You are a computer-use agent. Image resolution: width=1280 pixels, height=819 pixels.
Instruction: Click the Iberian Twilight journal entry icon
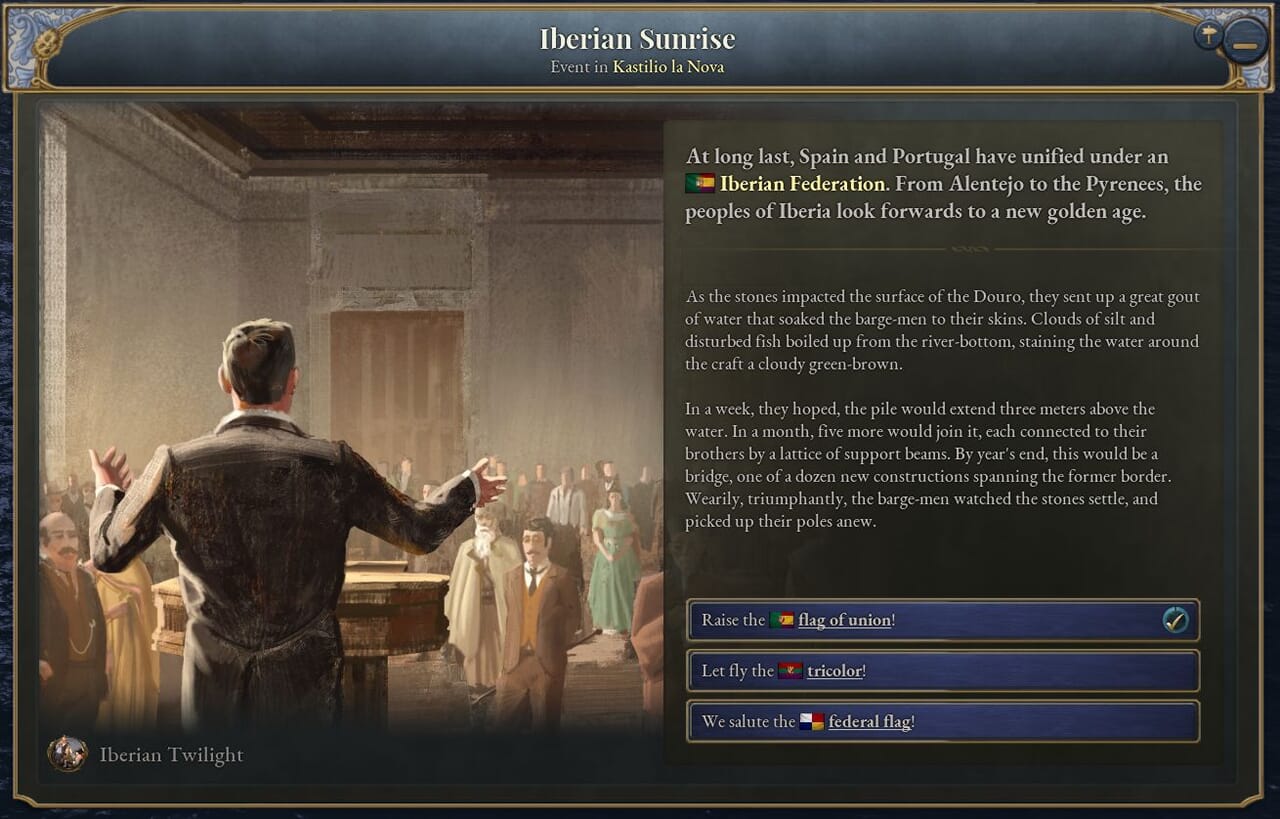click(67, 754)
